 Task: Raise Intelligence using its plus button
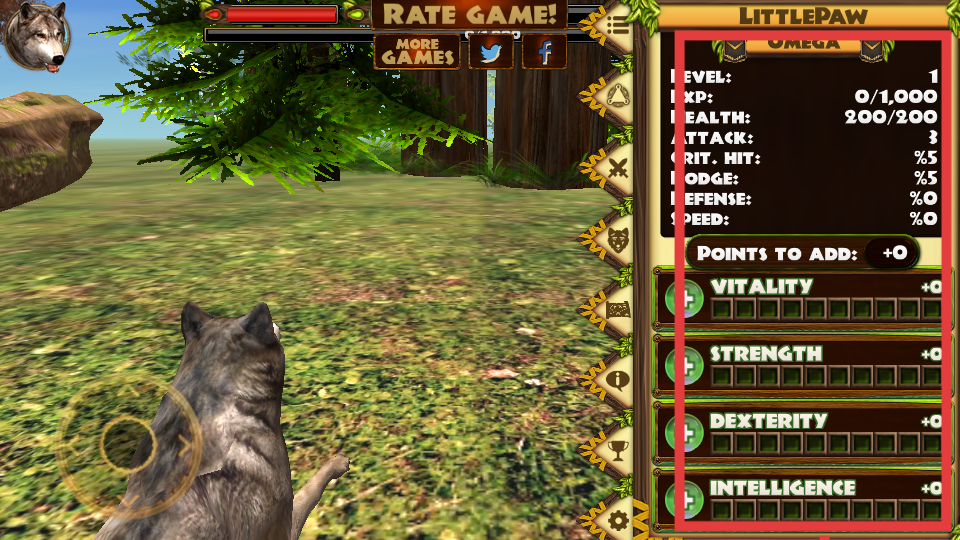(x=685, y=499)
